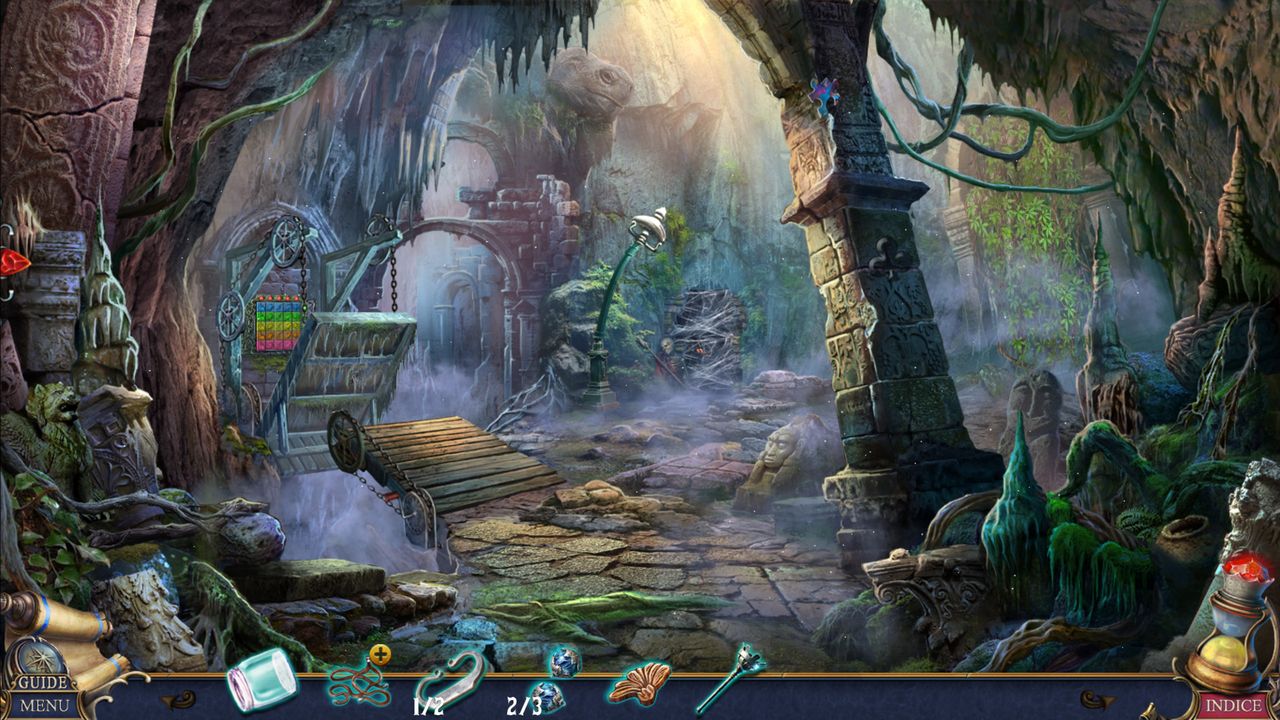Viewport: 1280px width, 720px height.
Task: Expand the rope item's plus icon
Action: pos(380,655)
